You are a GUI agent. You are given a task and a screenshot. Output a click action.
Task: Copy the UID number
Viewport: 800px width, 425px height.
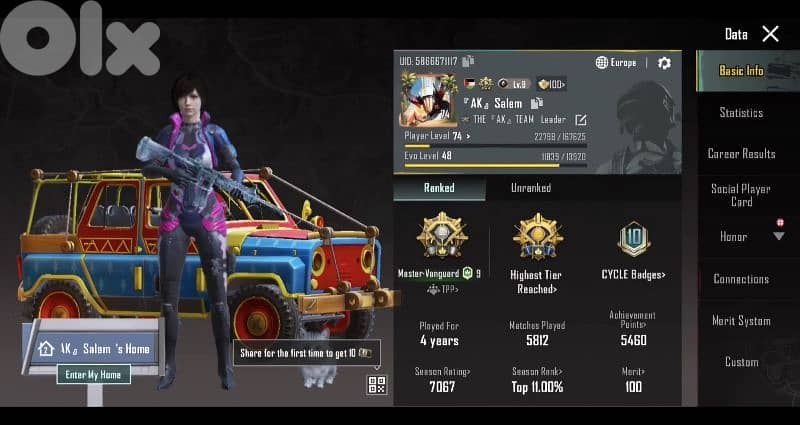[468, 61]
